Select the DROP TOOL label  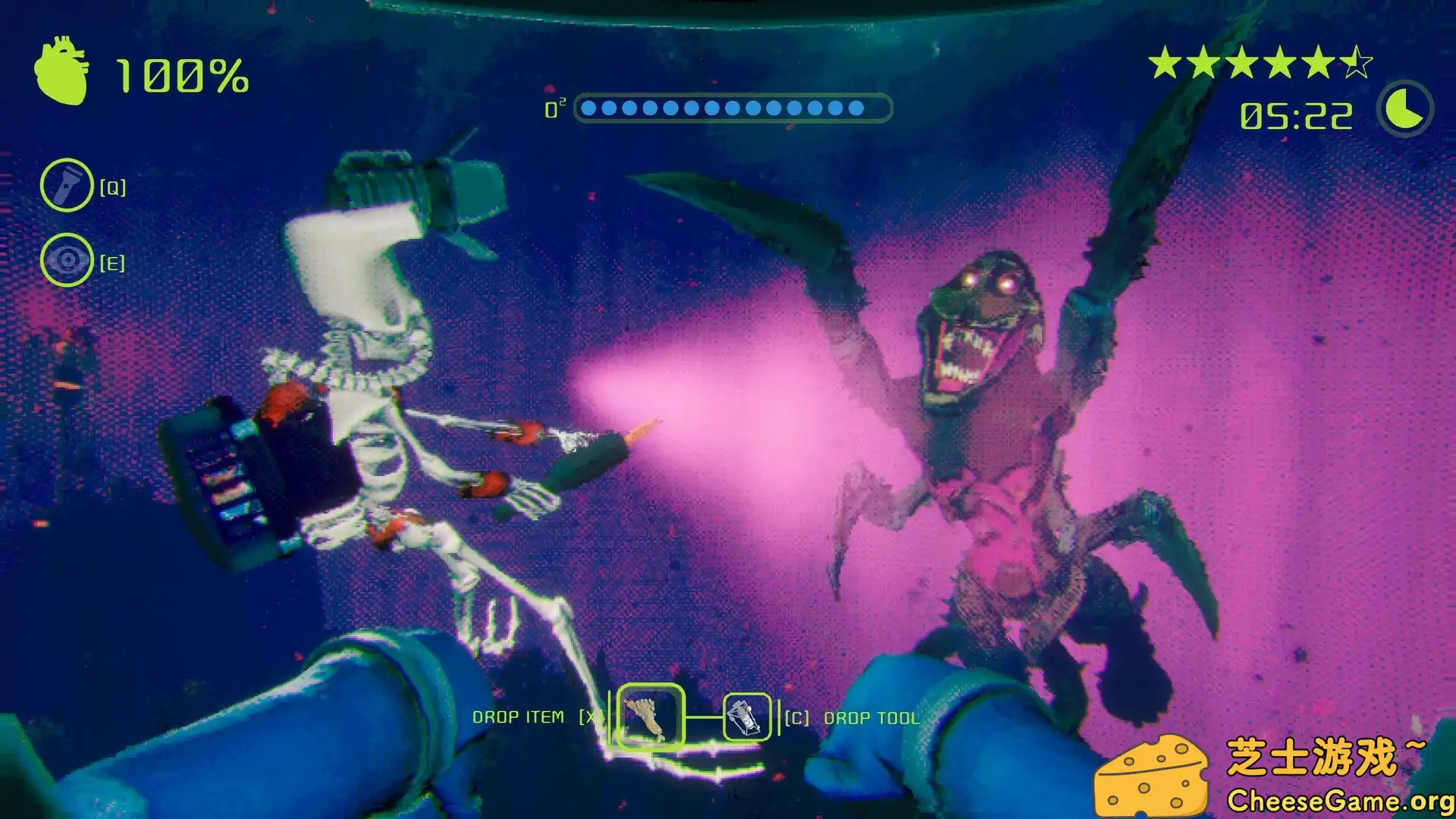pyautogui.click(x=872, y=717)
